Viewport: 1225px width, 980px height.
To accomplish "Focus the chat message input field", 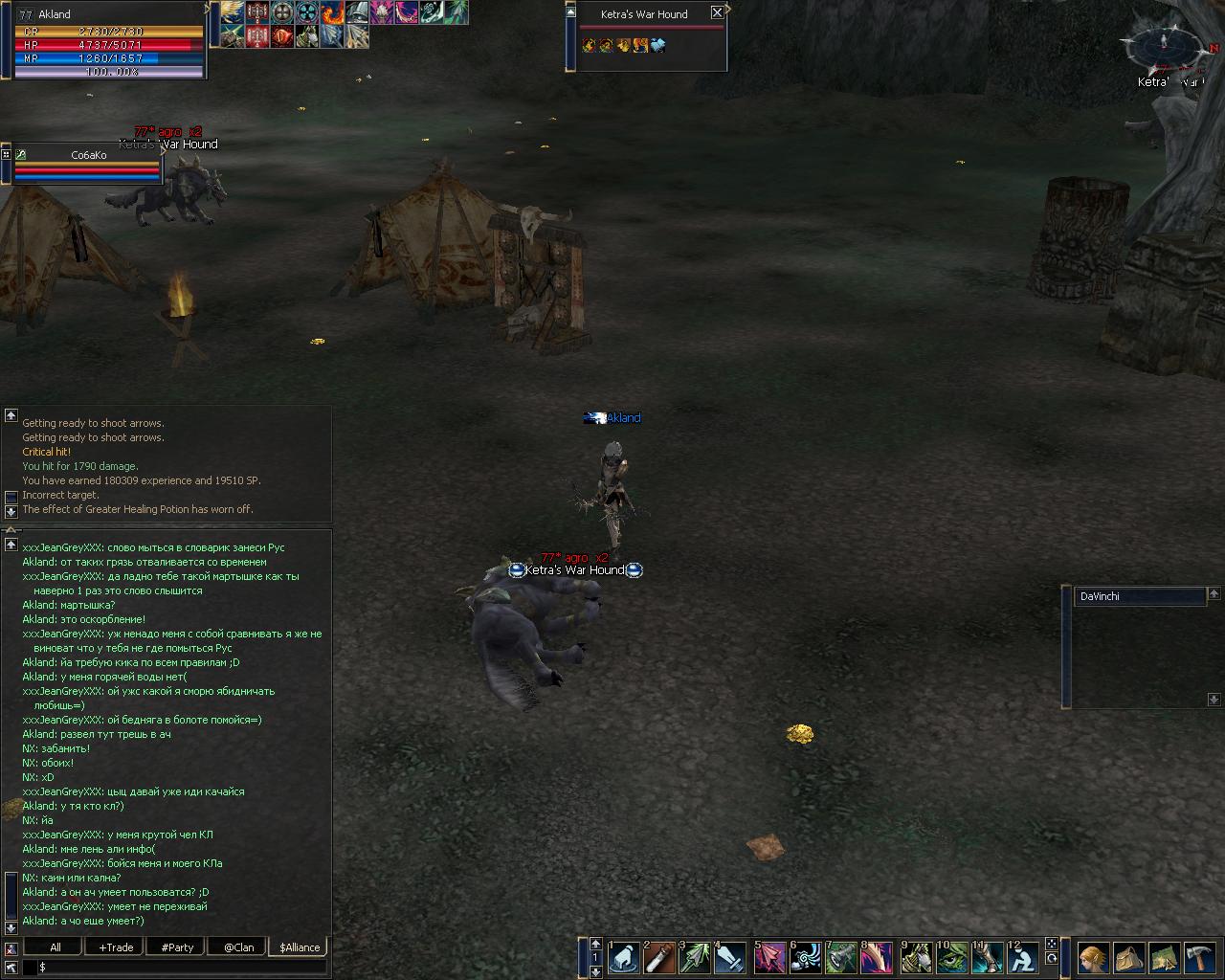I will (x=182, y=968).
